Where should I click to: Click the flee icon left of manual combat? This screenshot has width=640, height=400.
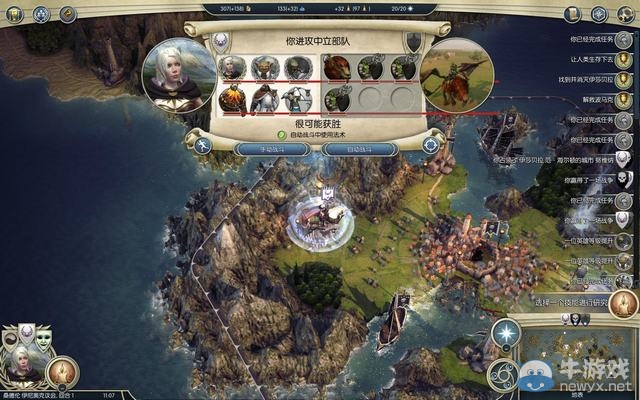pos(203,146)
